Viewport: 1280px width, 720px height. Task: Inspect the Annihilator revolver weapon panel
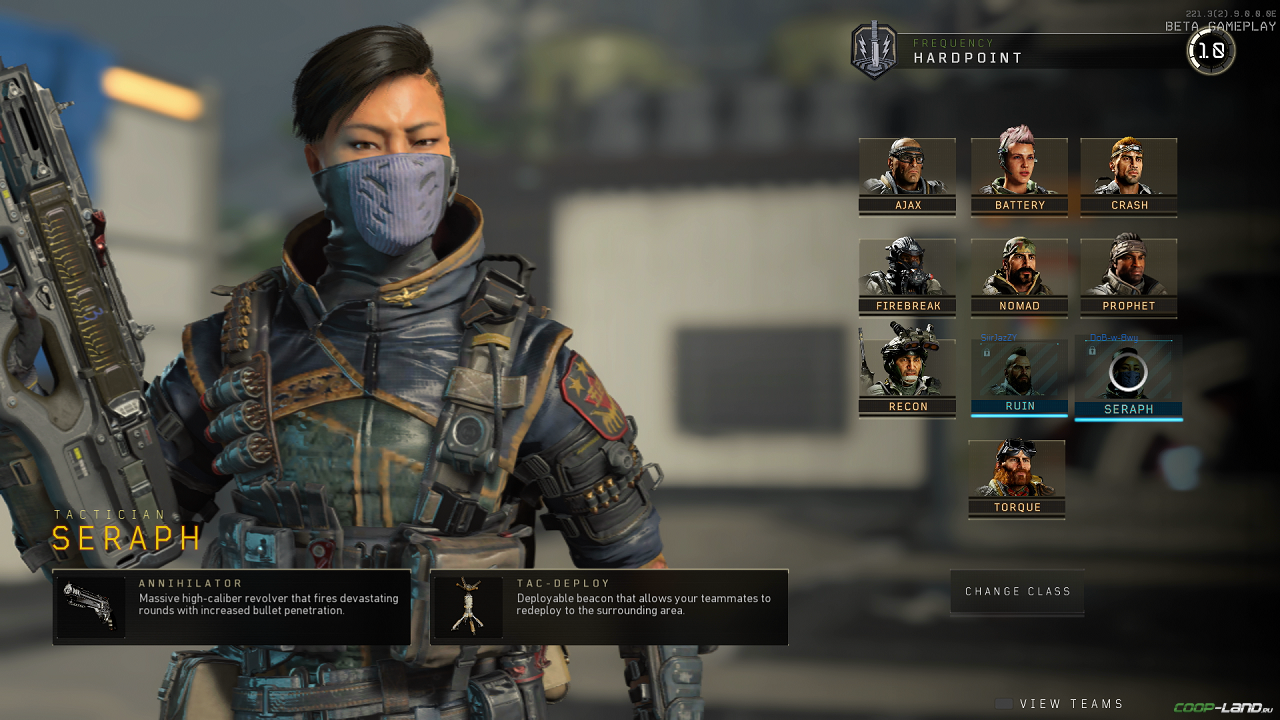[x=232, y=607]
